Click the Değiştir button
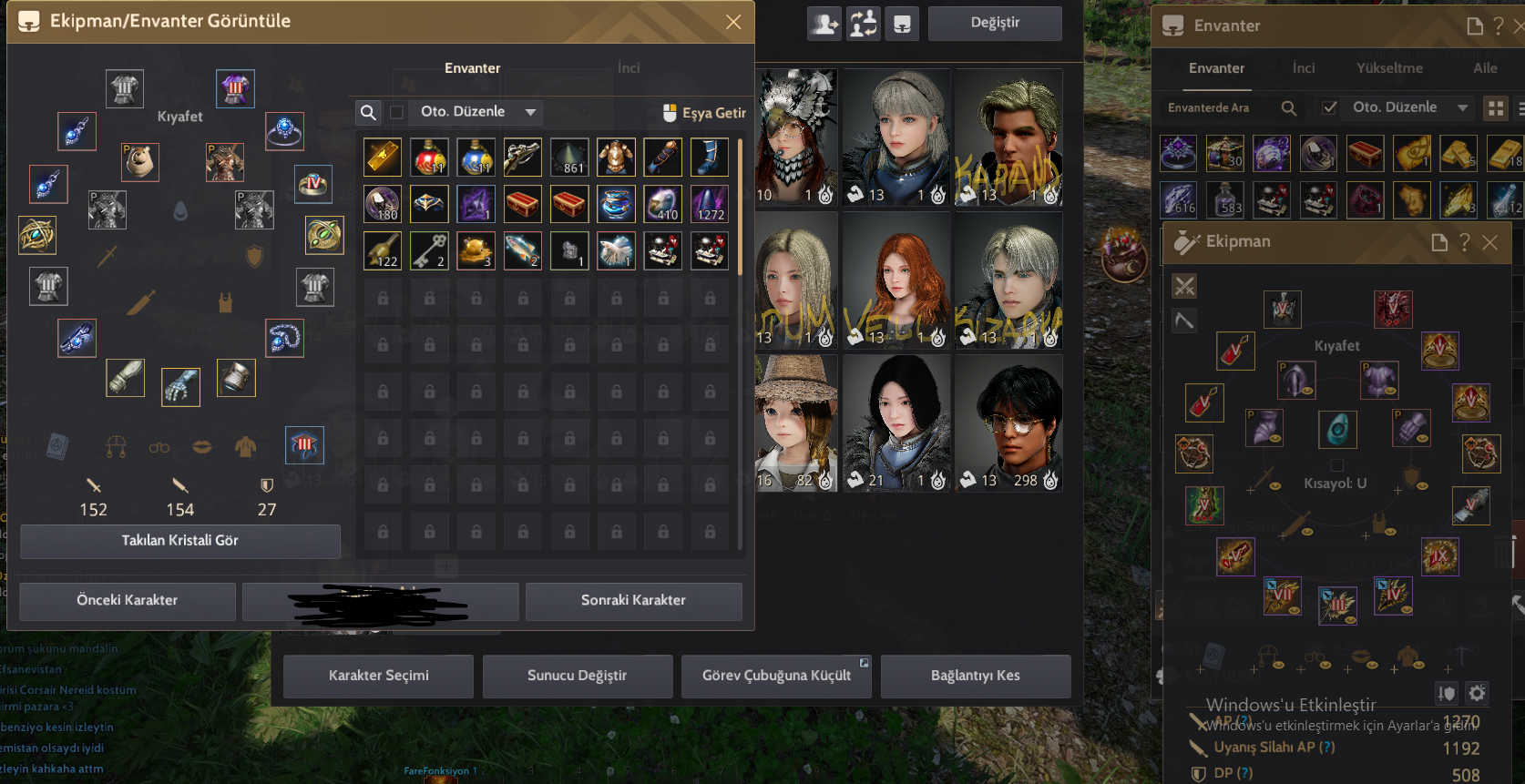1525x784 pixels. click(x=995, y=23)
